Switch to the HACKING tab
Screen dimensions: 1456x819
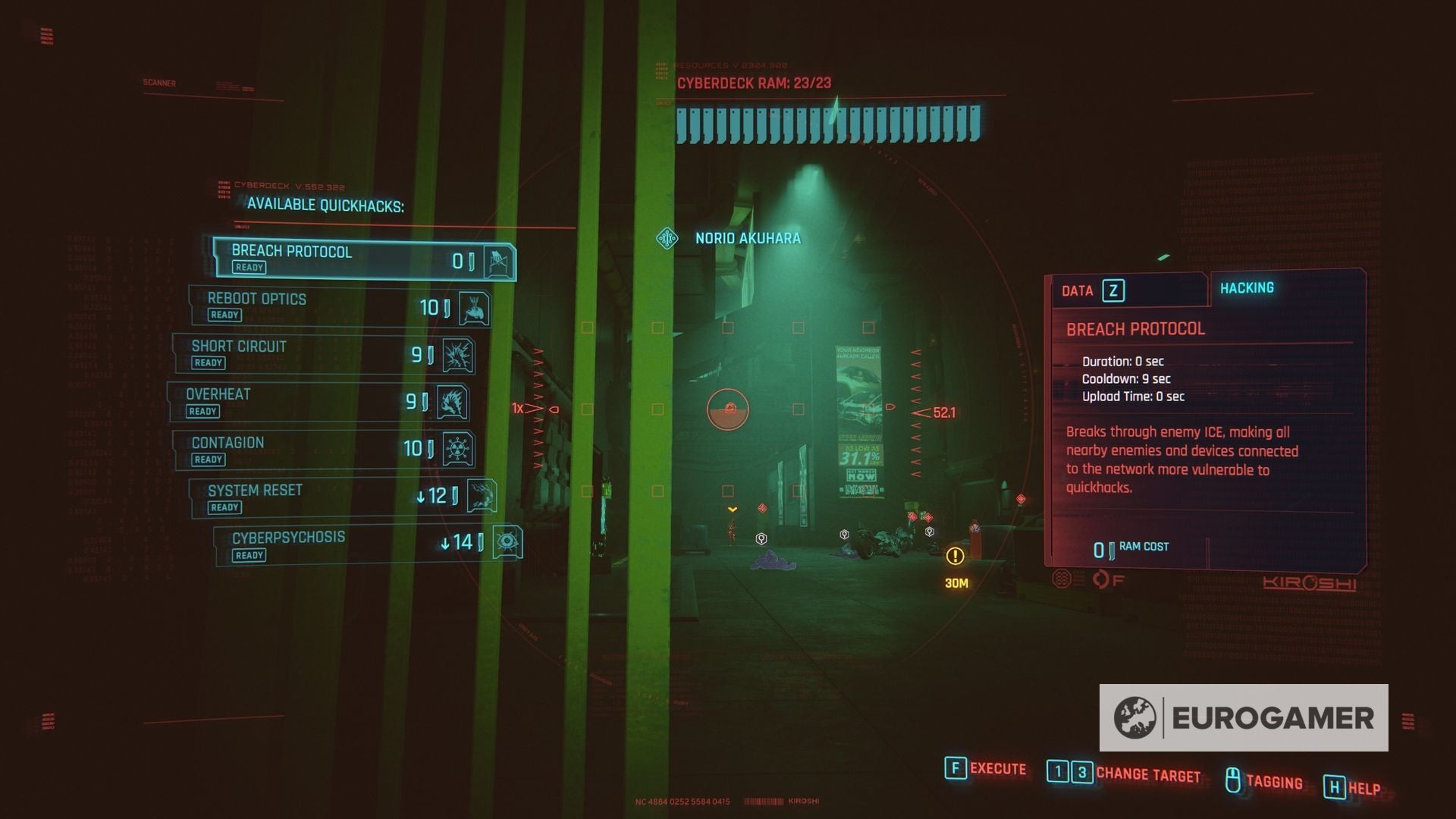click(1247, 287)
